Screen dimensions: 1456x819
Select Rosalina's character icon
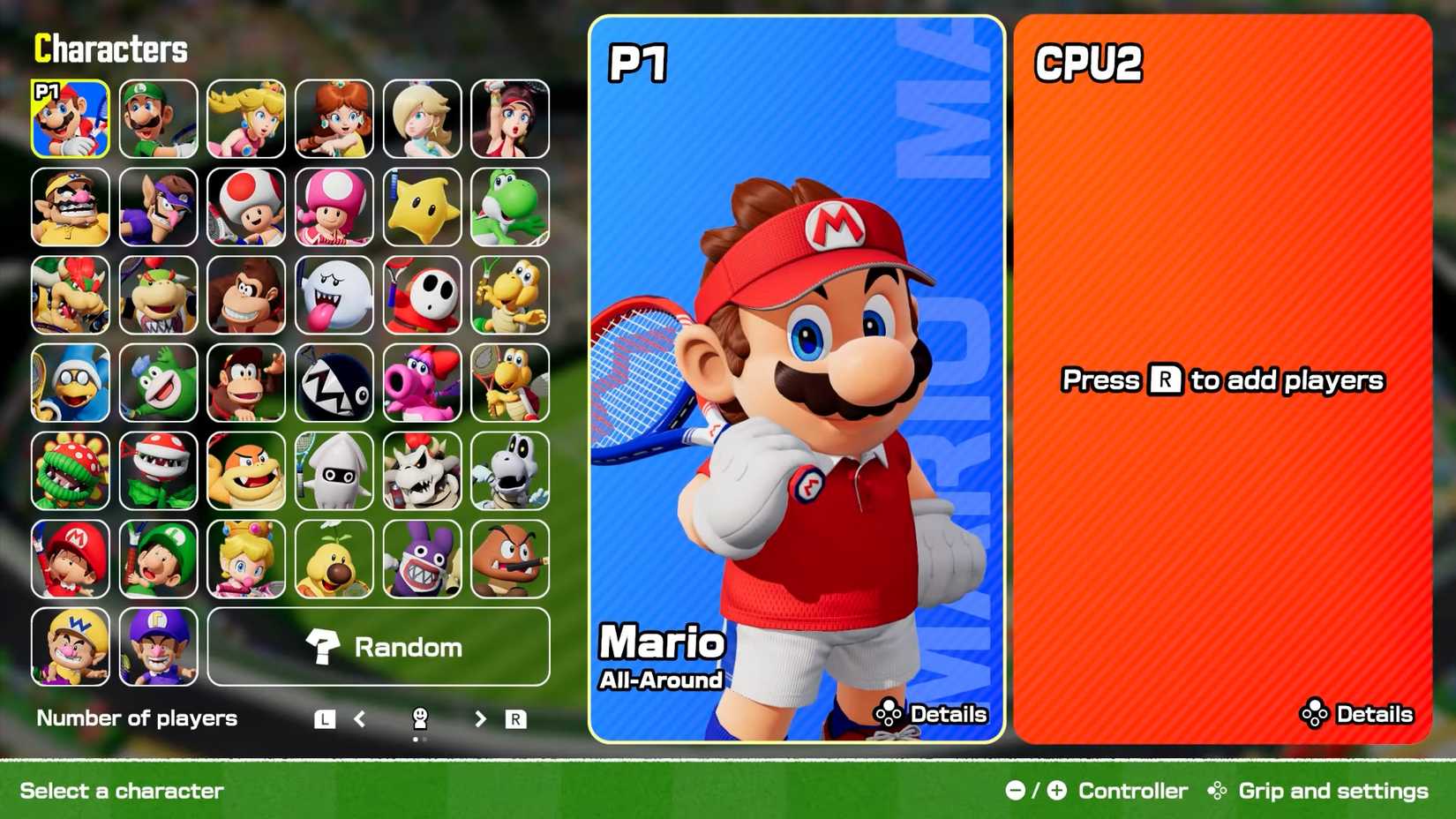[423, 118]
